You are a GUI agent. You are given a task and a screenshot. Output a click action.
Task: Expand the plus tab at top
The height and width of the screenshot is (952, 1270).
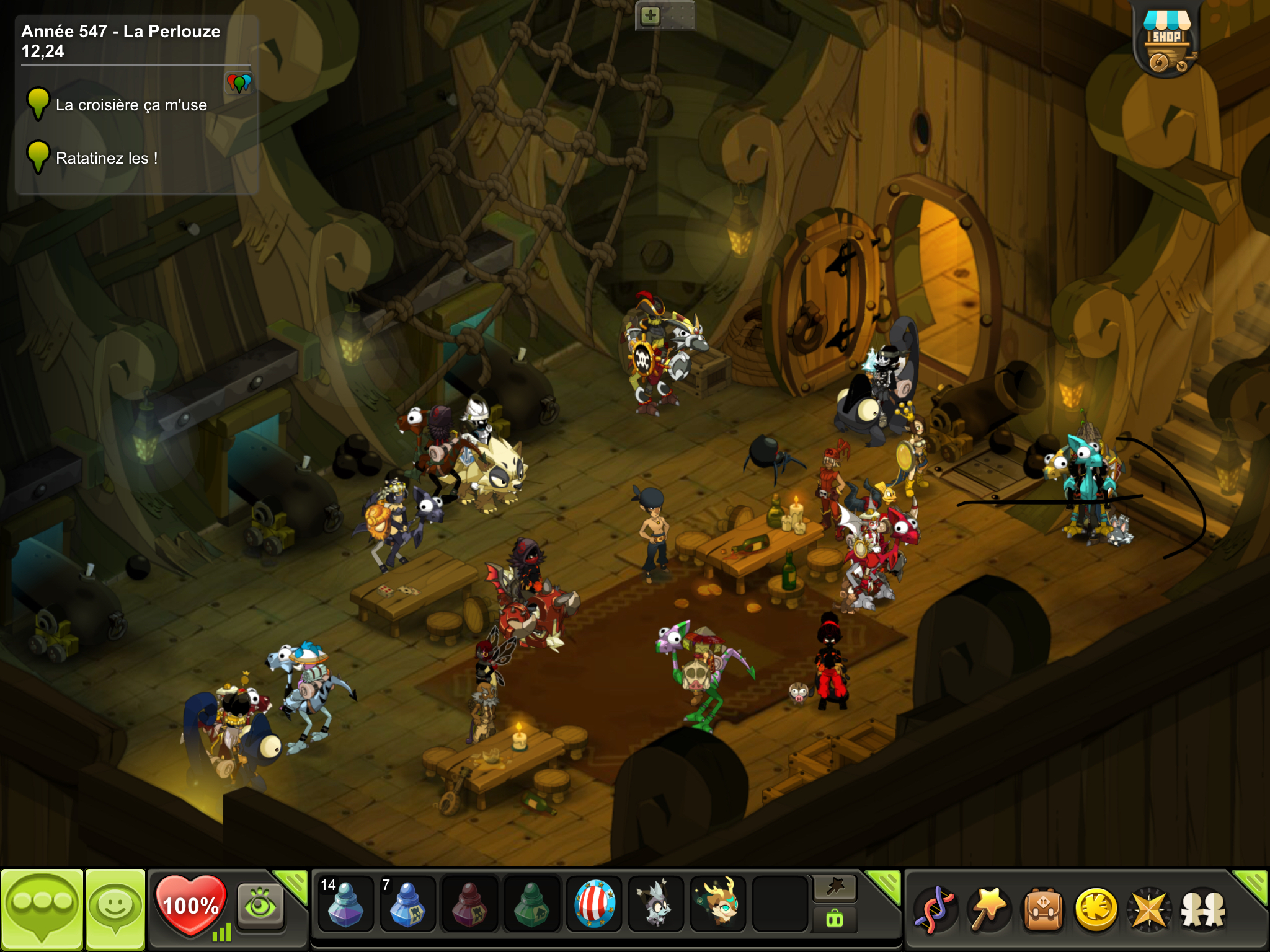(x=651, y=15)
